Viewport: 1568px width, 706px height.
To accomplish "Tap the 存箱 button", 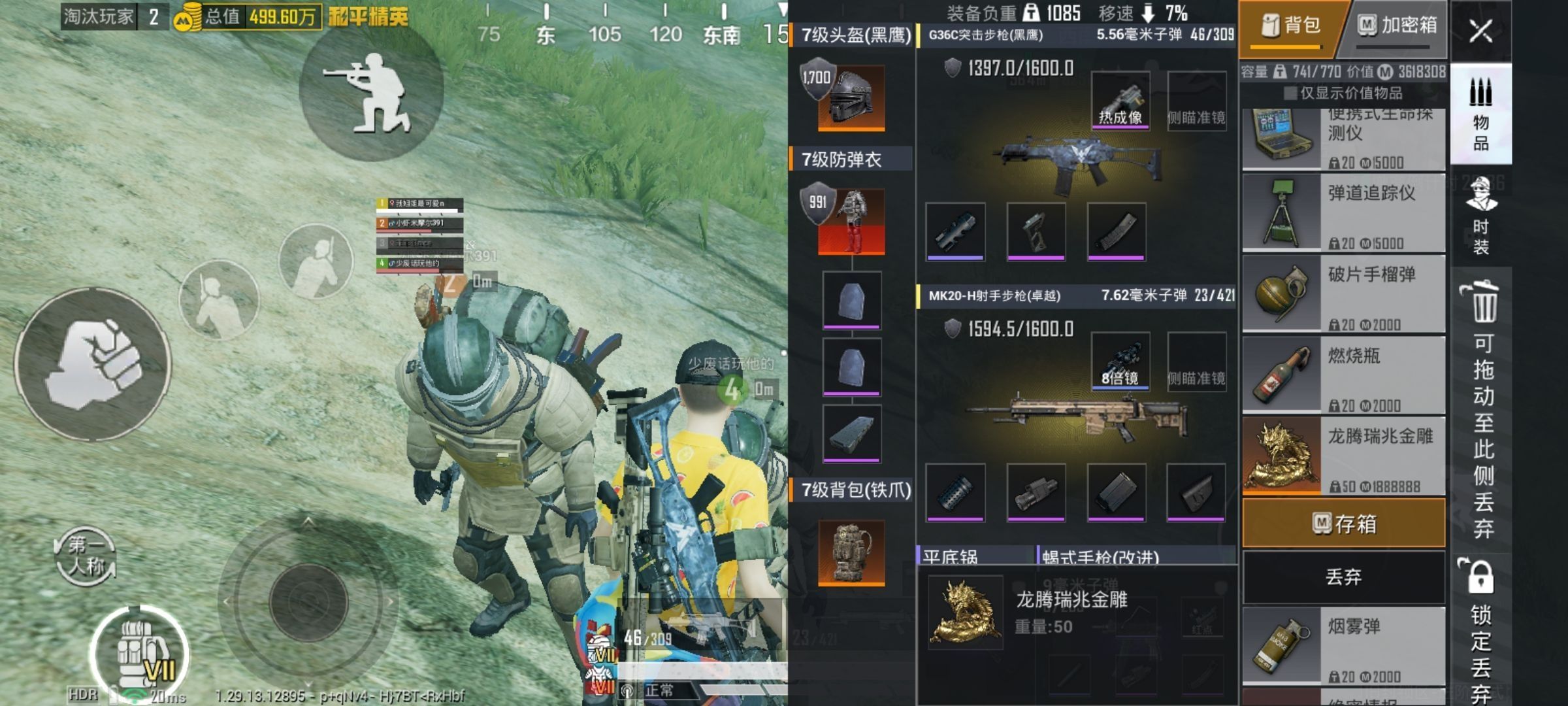I will [x=1343, y=523].
